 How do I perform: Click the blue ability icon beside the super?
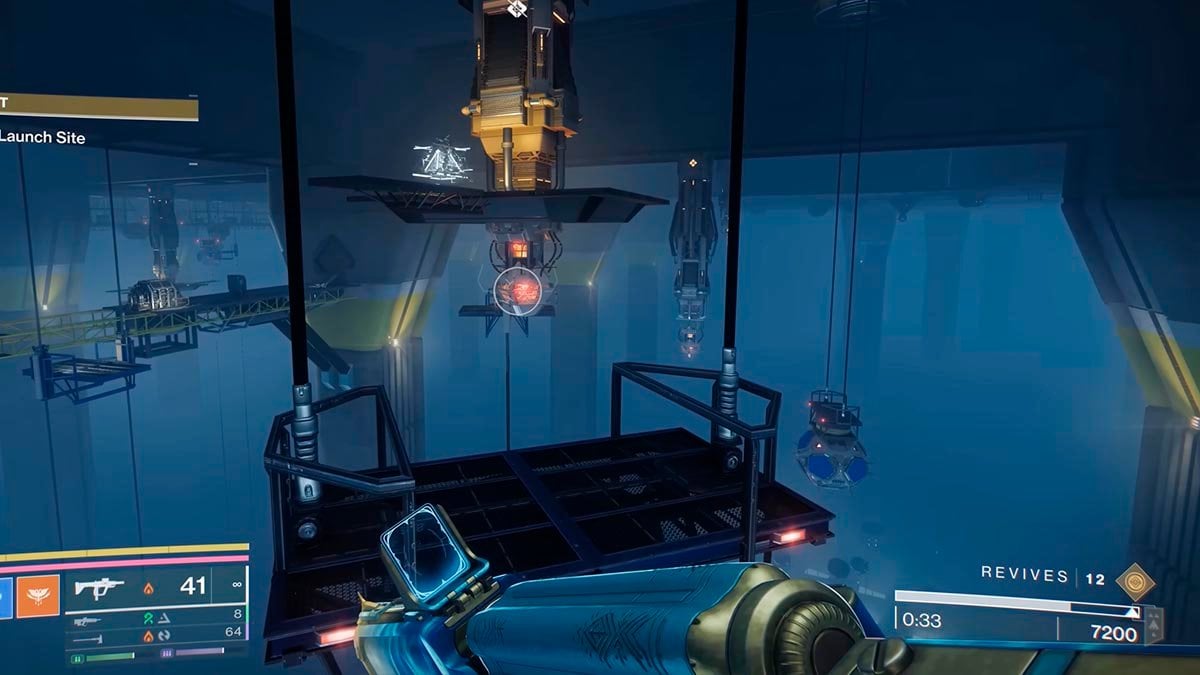click(5, 596)
